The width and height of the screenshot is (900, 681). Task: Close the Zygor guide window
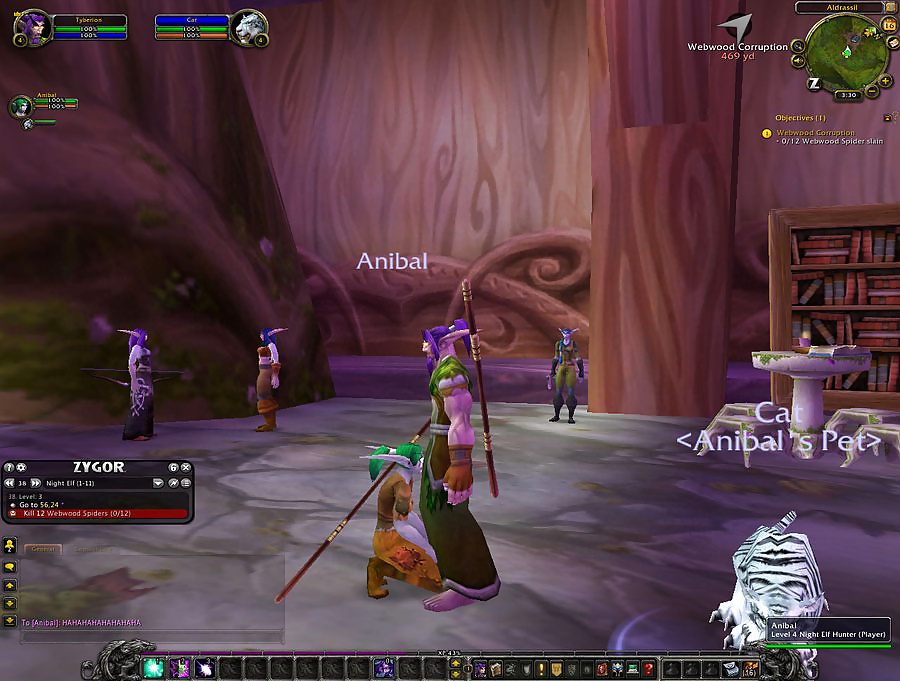[185, 468]
